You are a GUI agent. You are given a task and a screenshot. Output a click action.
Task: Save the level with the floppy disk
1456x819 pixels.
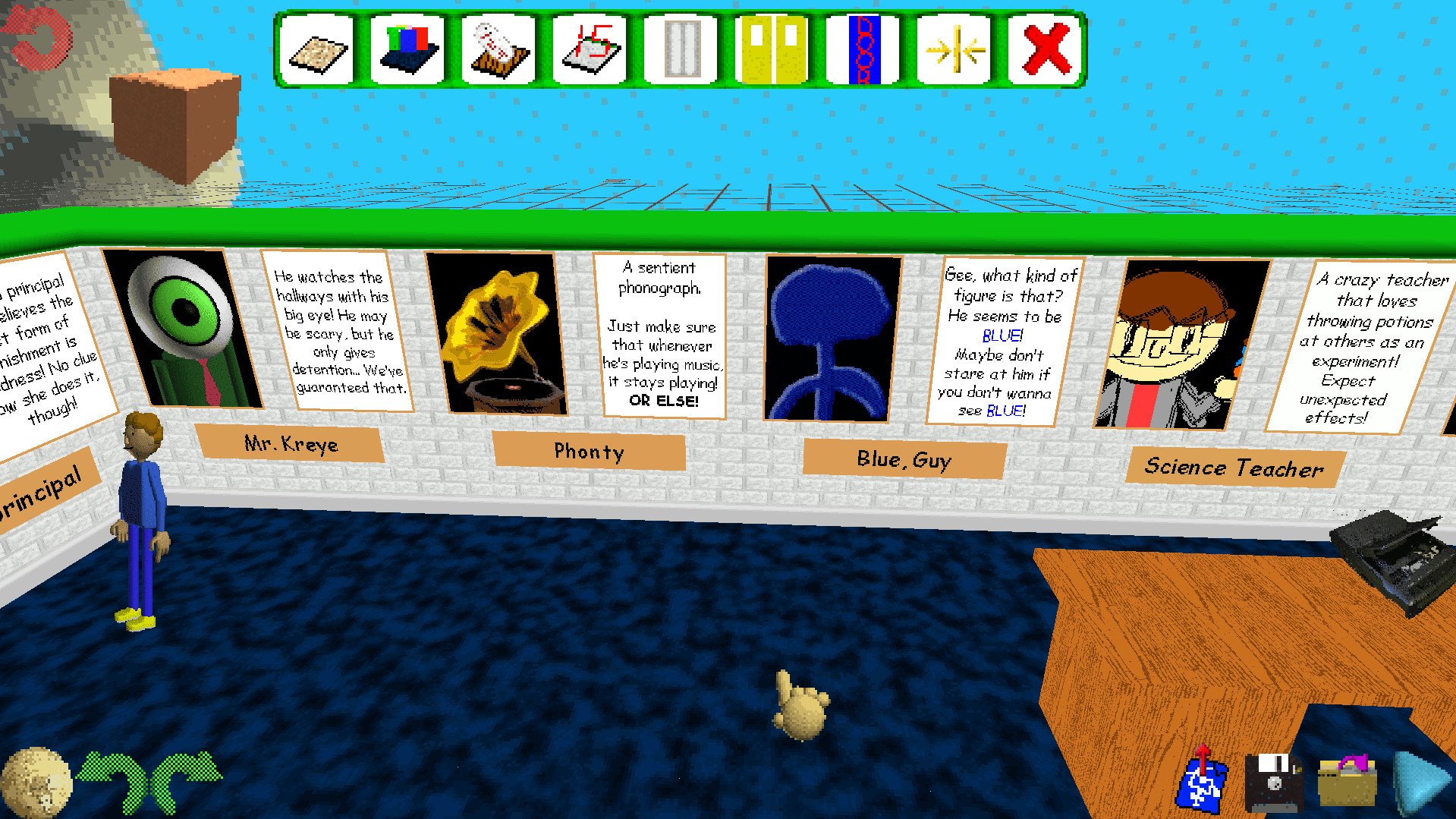pyautogui.click(x=1275, y=782)
